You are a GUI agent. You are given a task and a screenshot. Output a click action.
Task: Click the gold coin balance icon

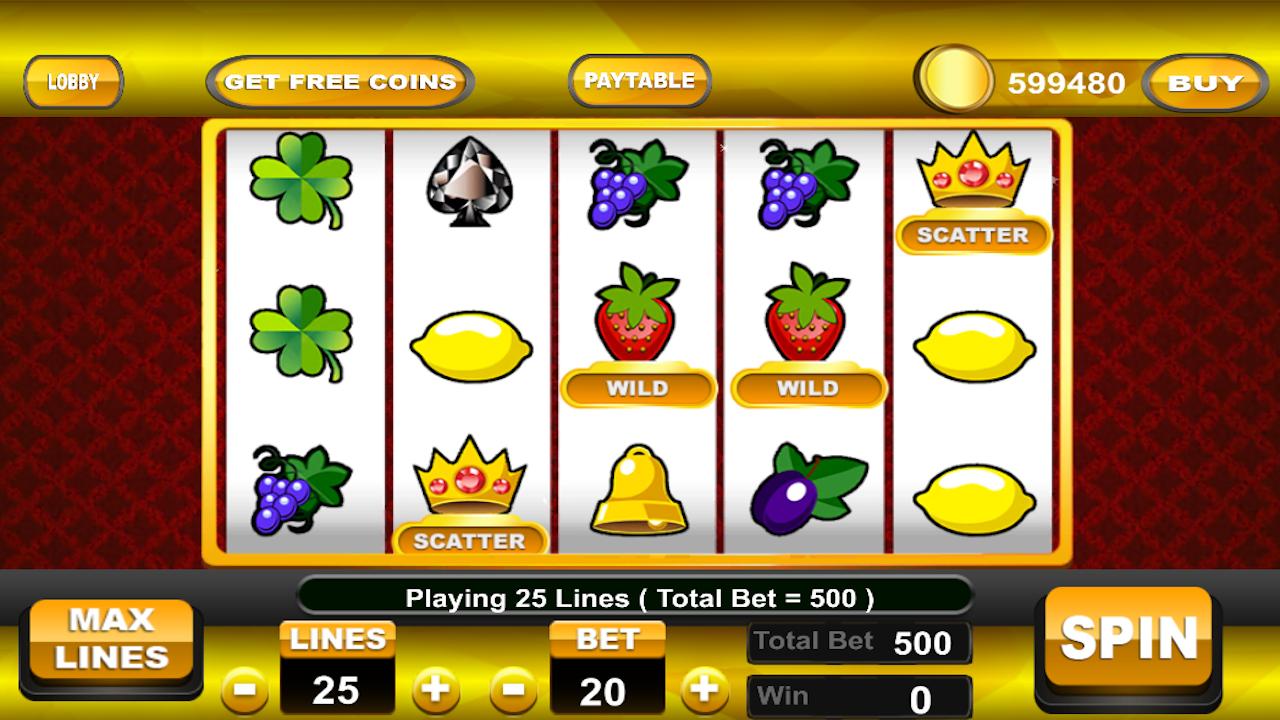pyautogui.click(x=957, y=81)
